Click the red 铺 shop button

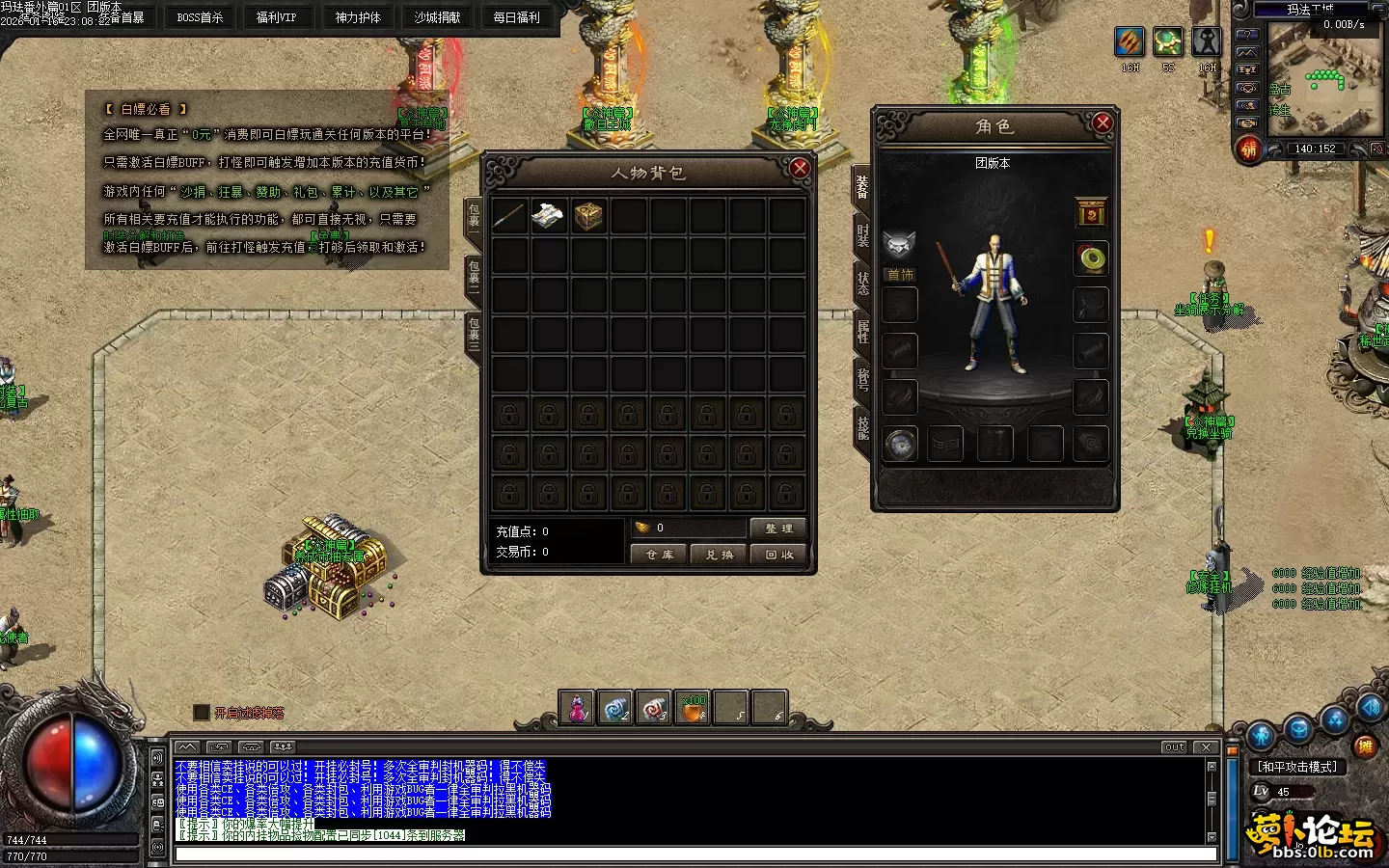click(1249, 149)
